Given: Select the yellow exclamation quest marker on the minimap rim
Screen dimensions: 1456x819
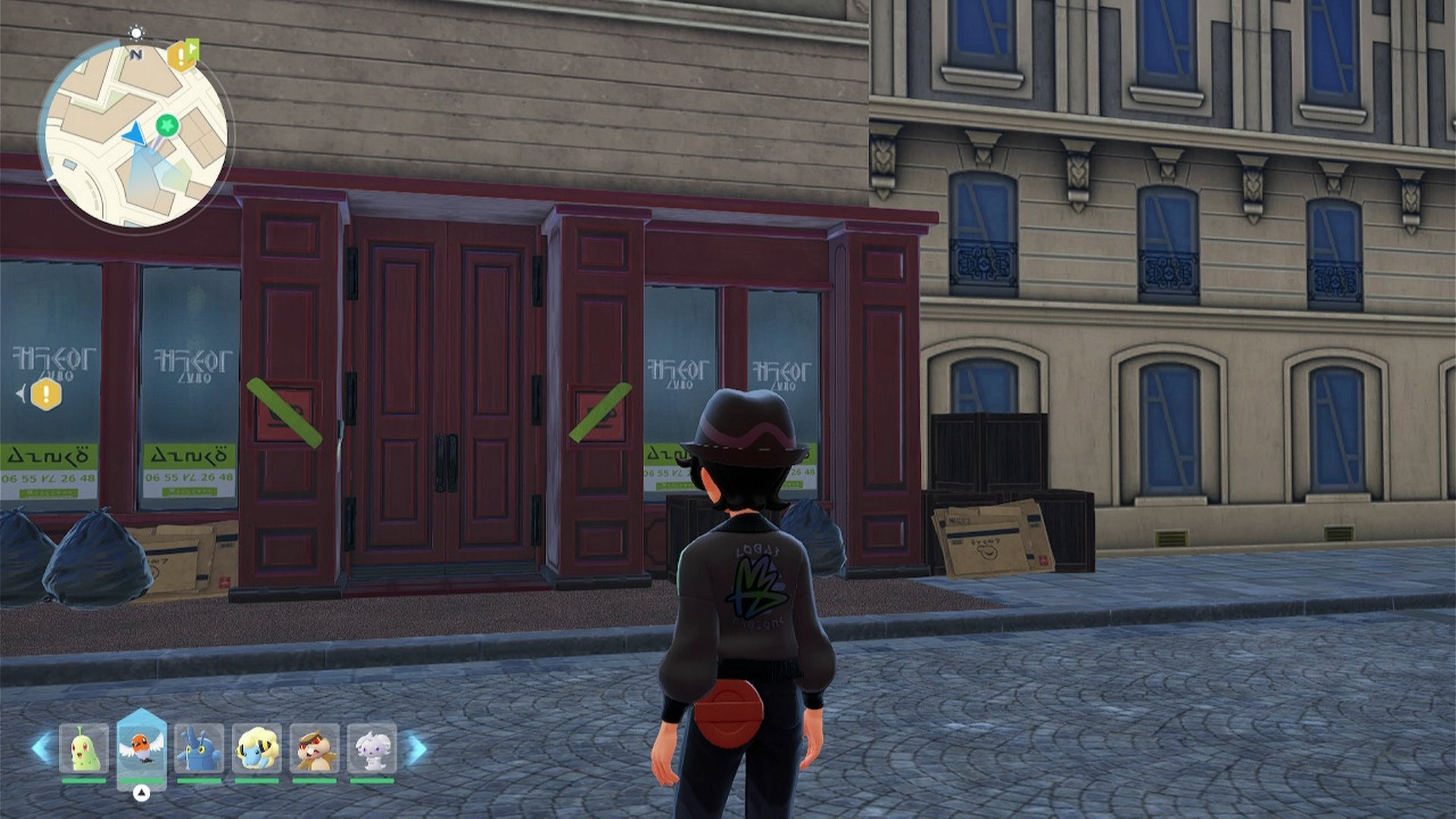Looking at the screenshot, I should coord(181,56).
